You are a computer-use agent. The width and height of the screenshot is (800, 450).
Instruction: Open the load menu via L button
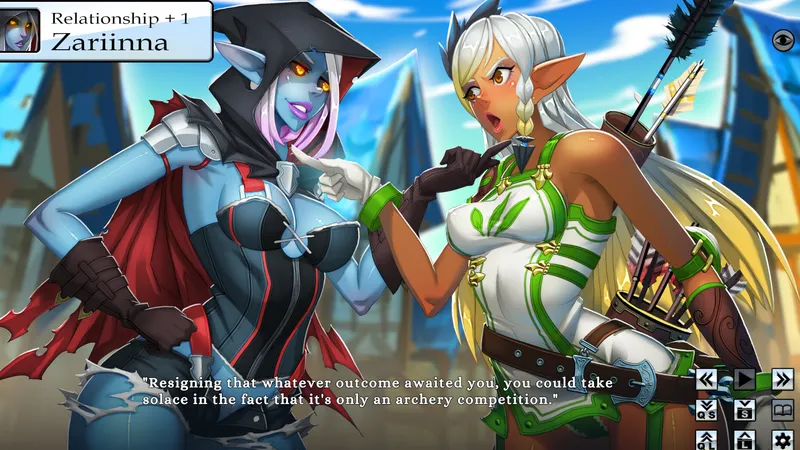(x=745, y=439)
